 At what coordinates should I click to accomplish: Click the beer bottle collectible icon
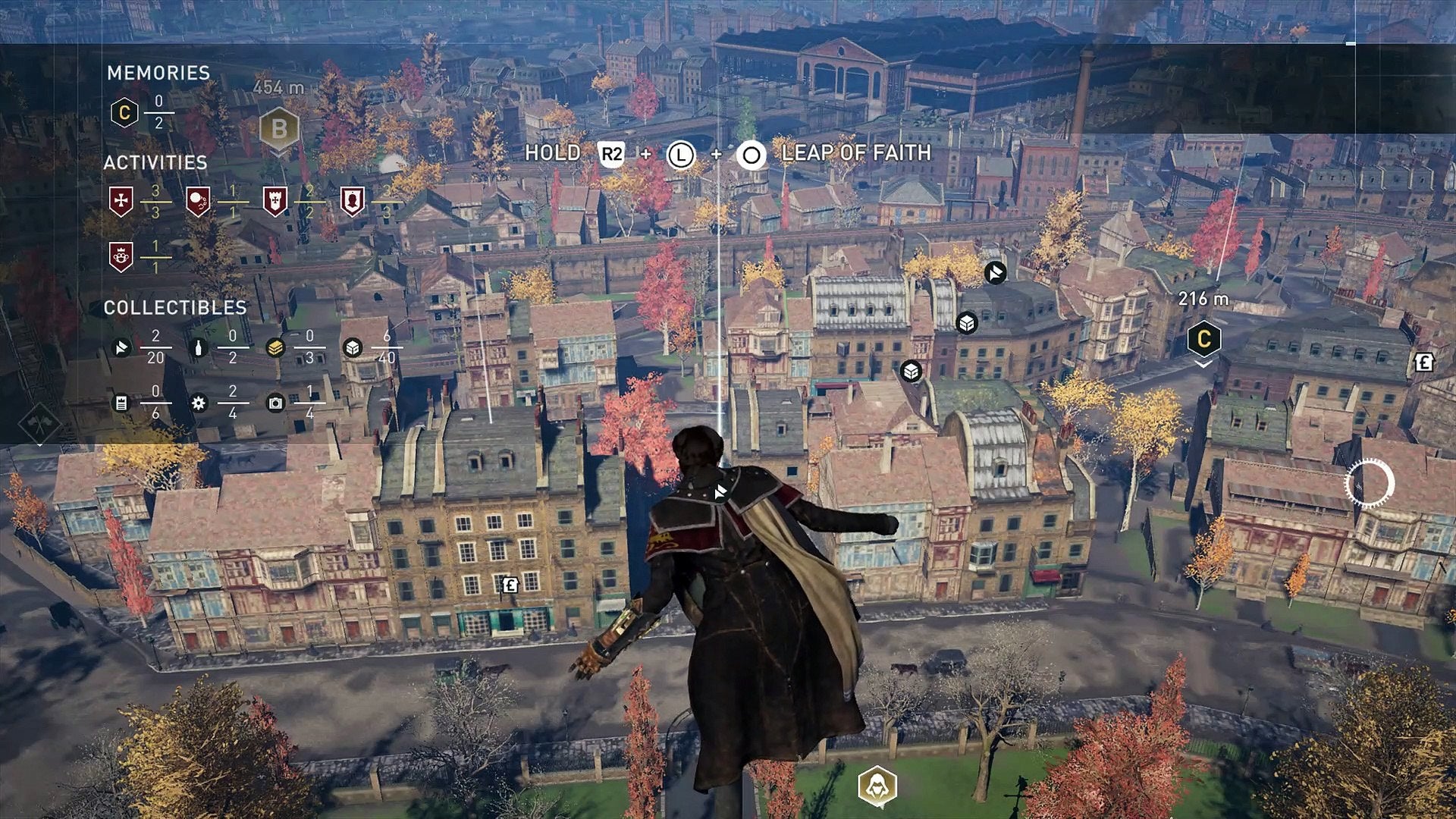coord(199,347)
